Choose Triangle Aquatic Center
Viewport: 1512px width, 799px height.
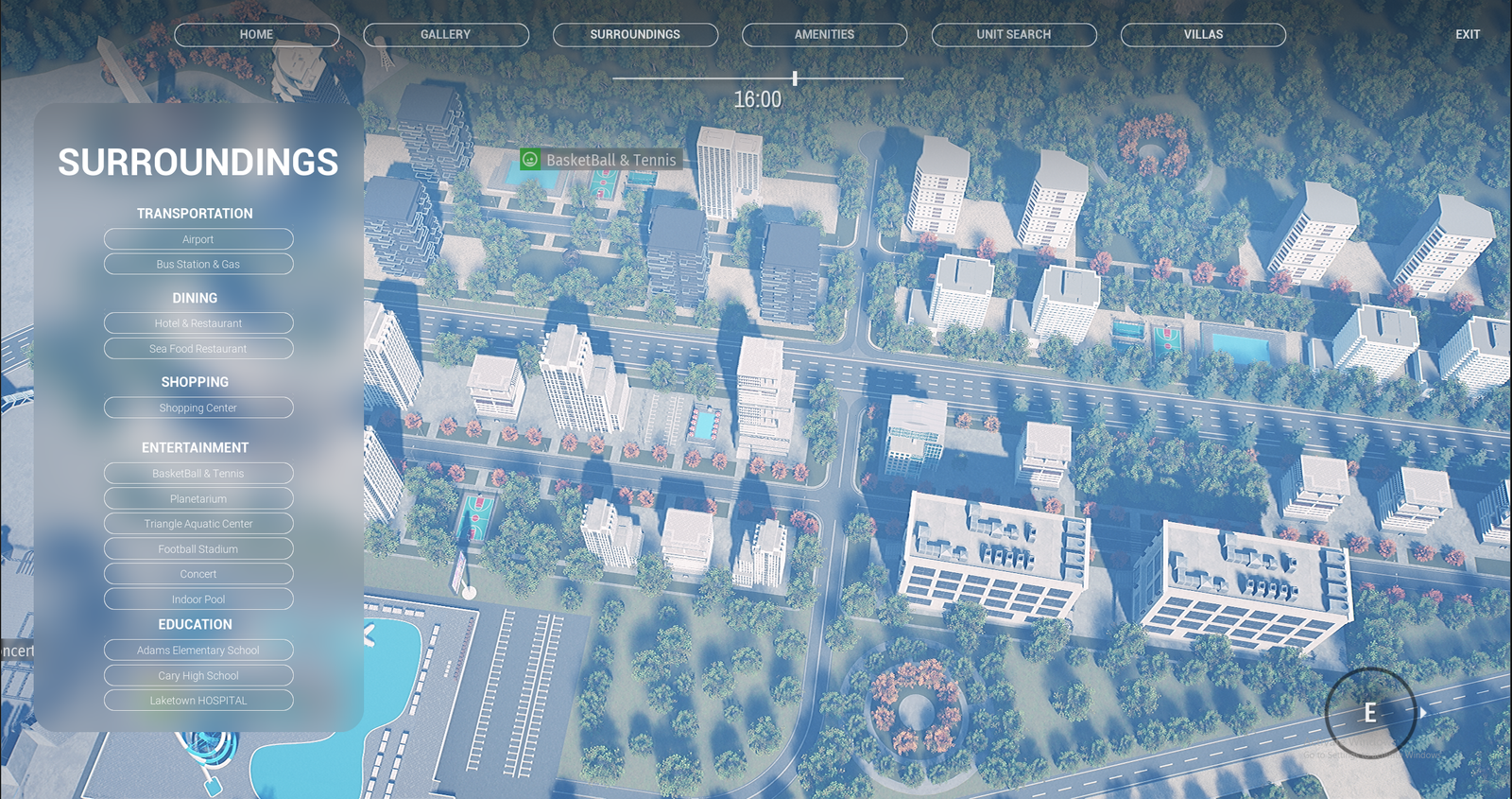point(198,524)
